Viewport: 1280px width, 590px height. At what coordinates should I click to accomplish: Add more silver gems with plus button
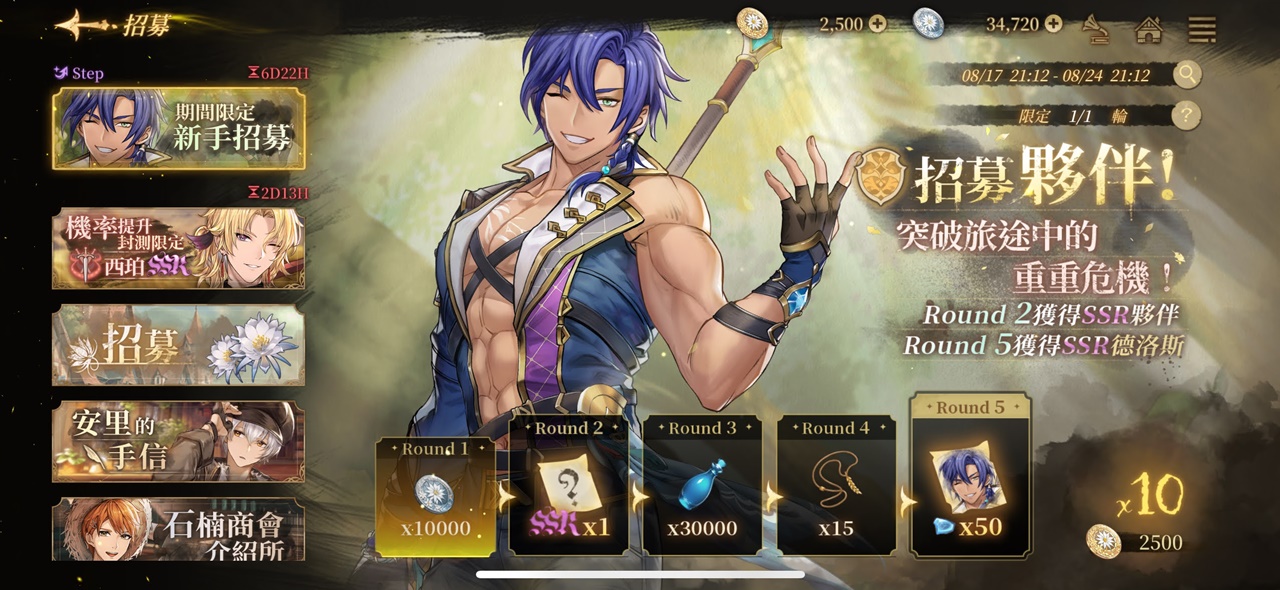[x=1053, y=24]
